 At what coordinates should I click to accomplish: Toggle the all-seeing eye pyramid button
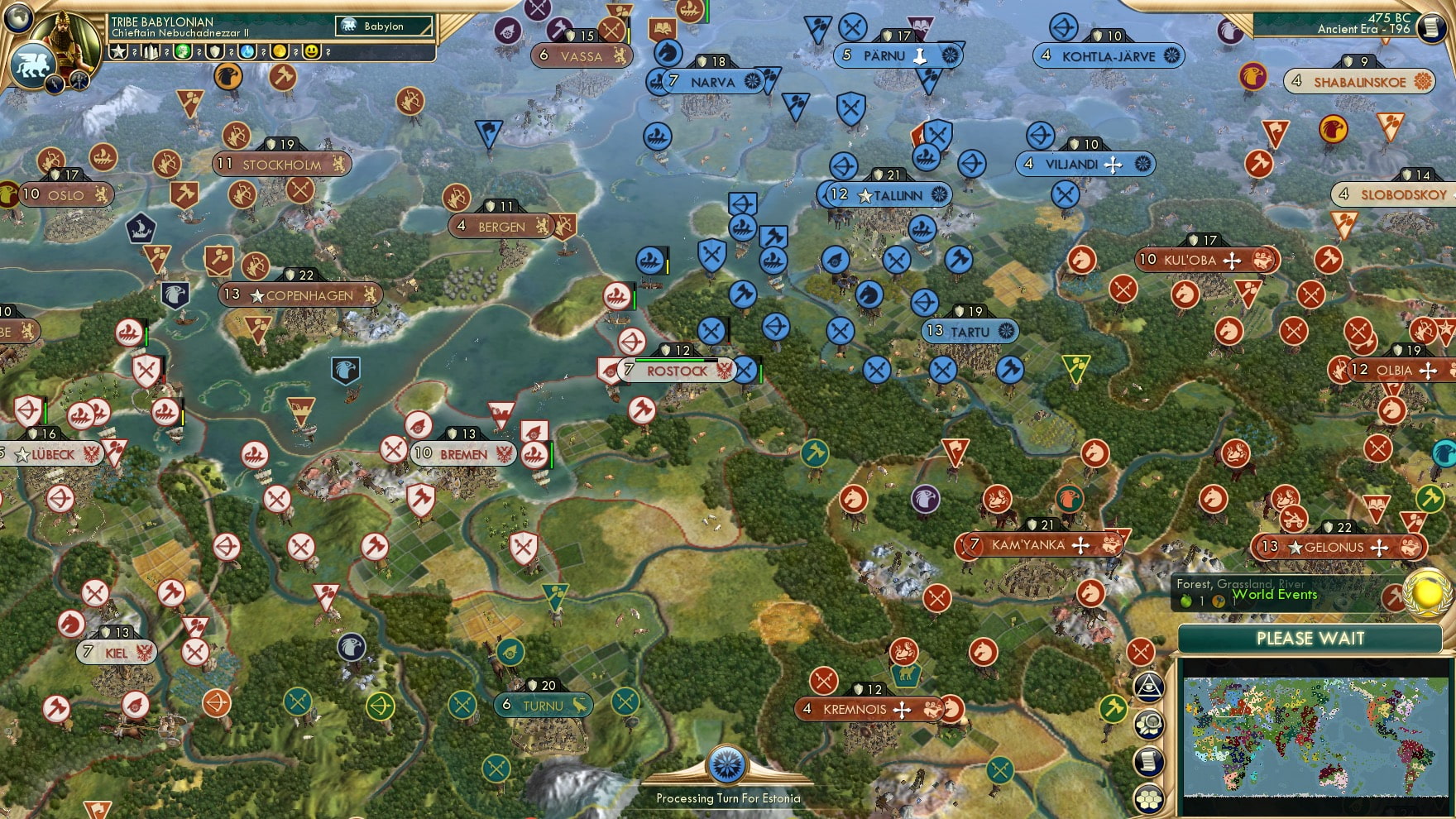1149,687
